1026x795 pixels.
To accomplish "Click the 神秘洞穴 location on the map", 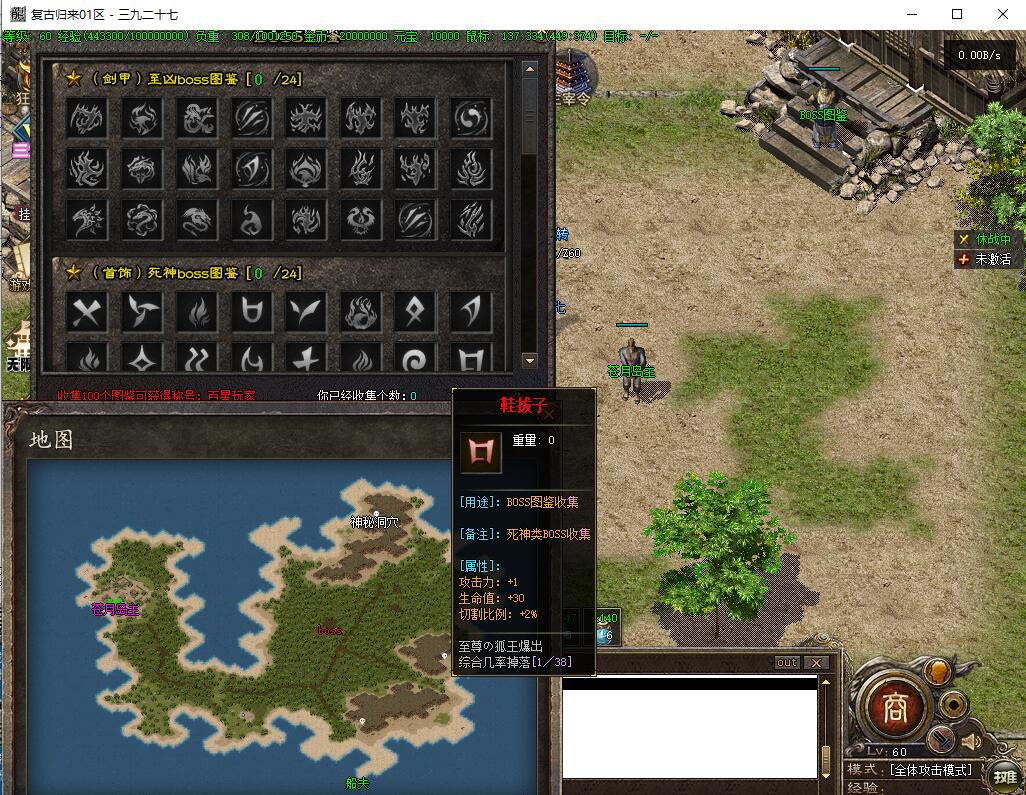I will [x=374, y=521].
